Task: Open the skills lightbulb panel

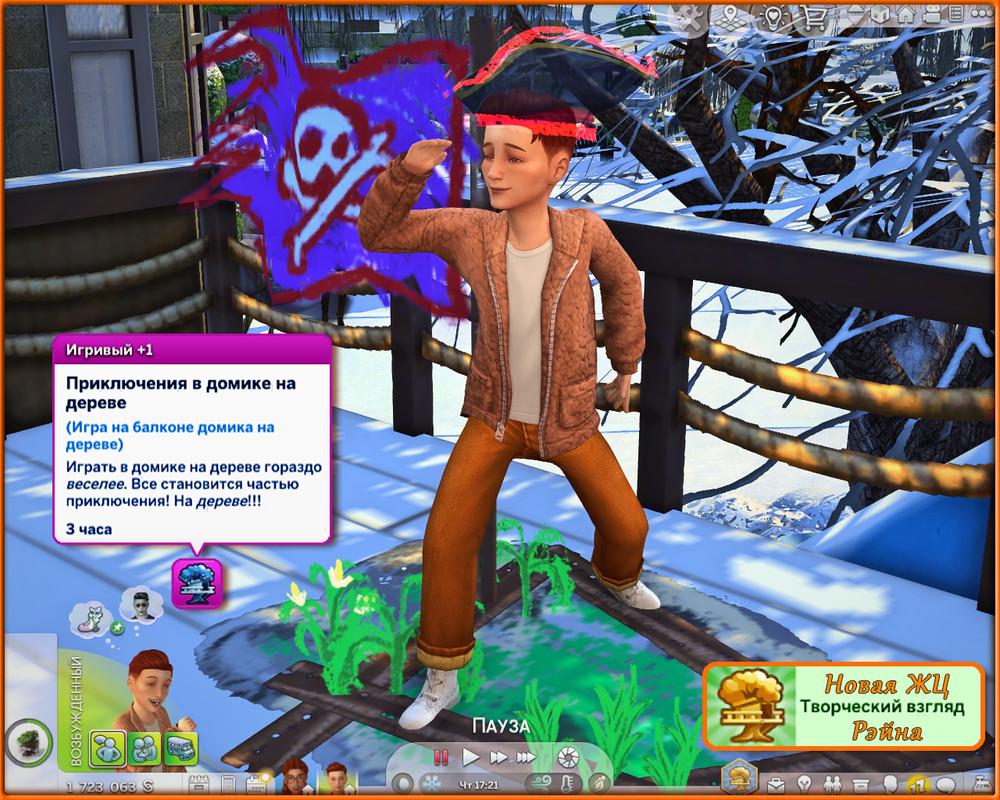Action: (x=803, y=782)
